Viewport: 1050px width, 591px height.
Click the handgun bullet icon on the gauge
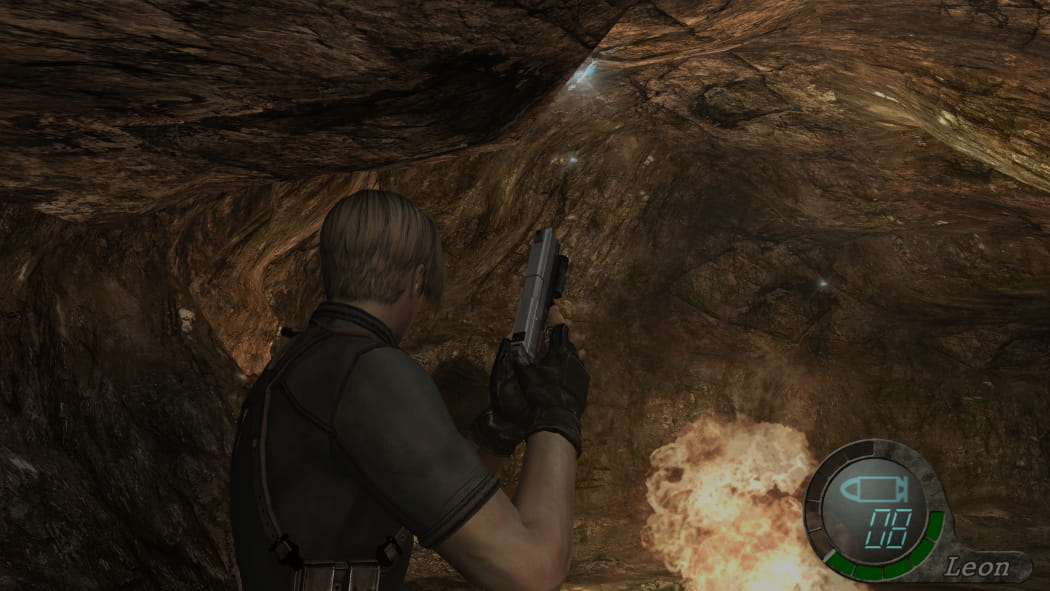click(x=872, y=489)
